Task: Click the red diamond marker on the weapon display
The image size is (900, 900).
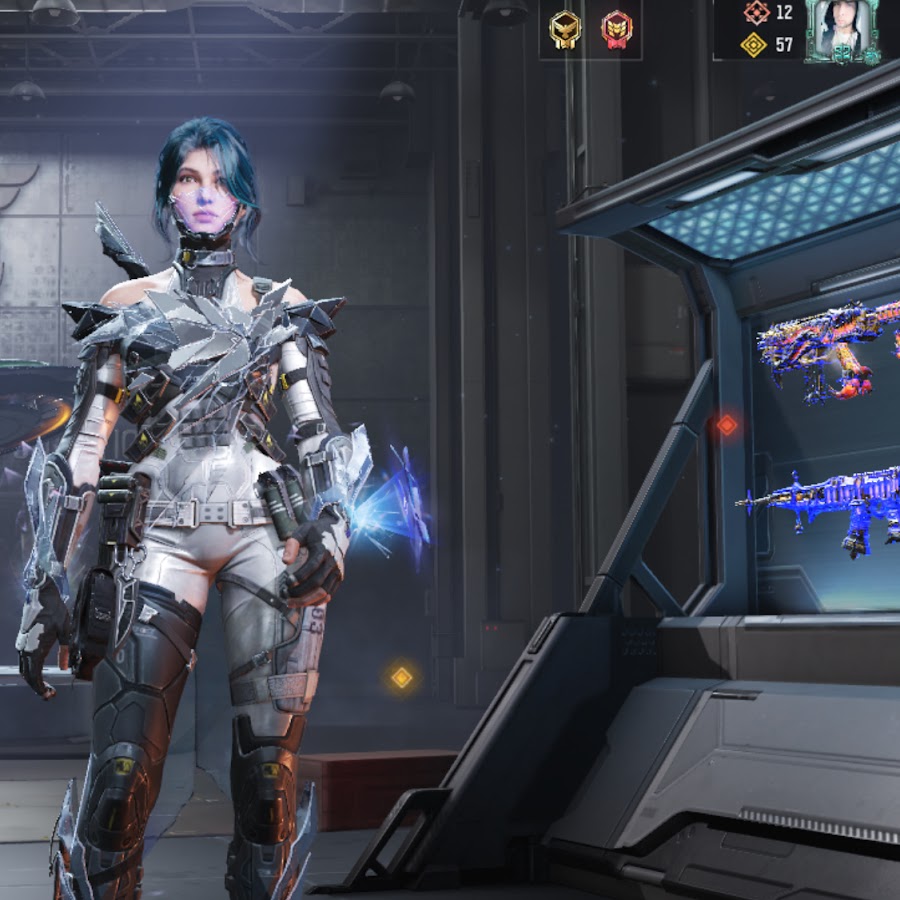Action: point(727,424)
